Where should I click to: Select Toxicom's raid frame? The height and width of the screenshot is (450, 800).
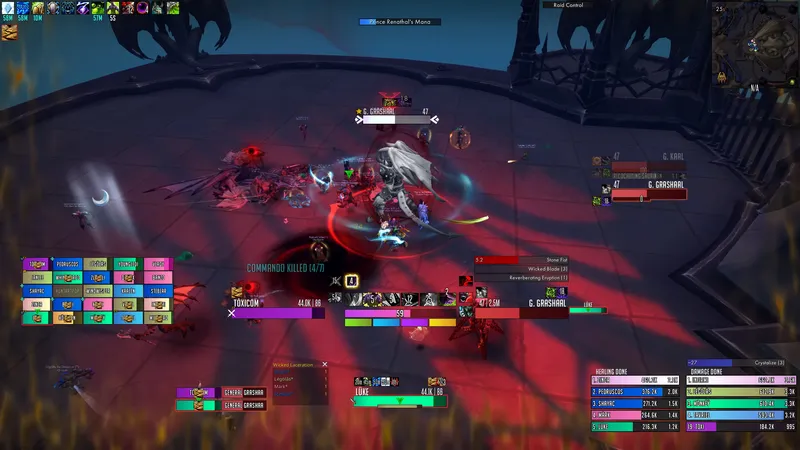pos(37,264)
